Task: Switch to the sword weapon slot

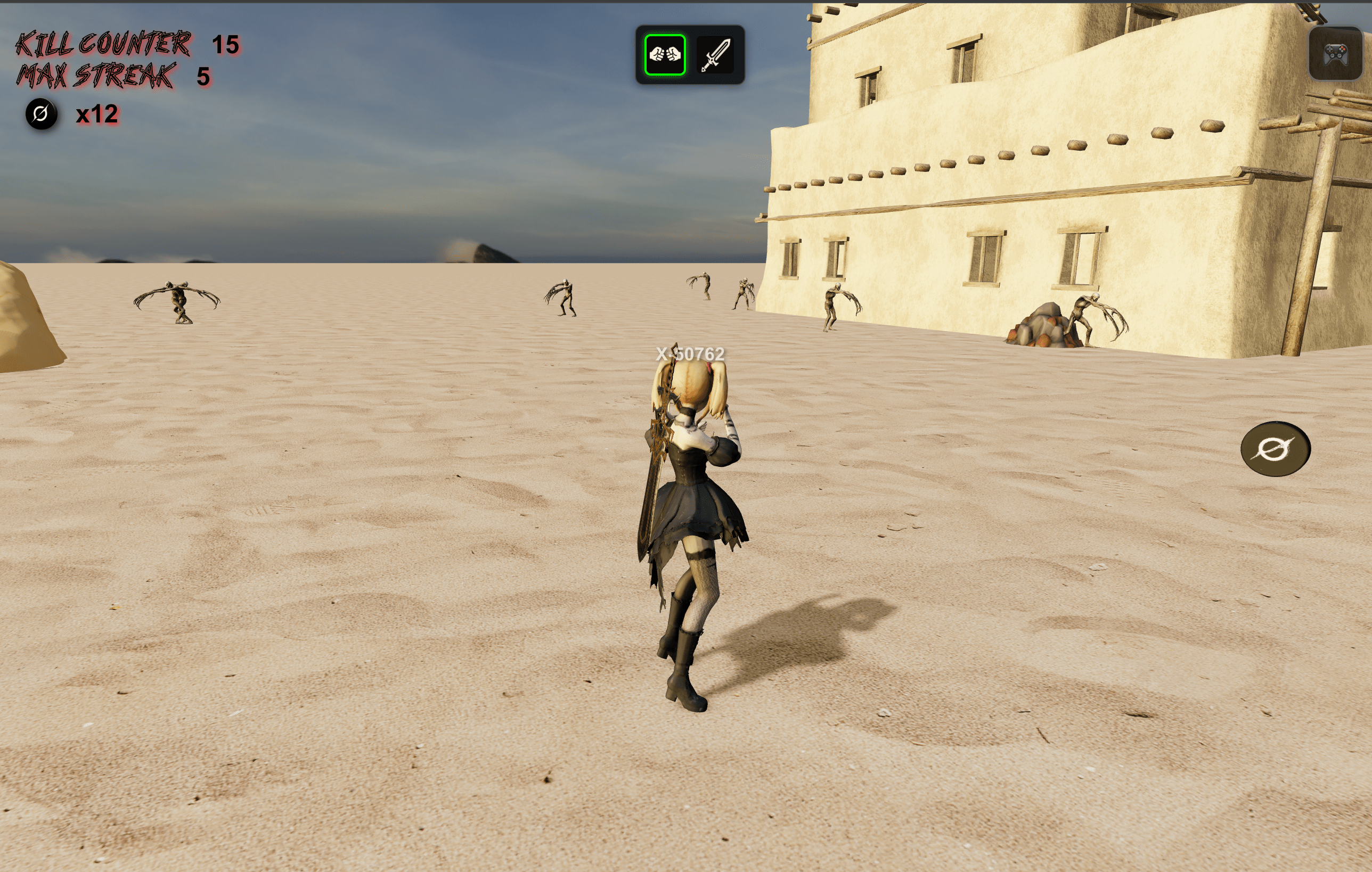Action: [x=715, y=55]
